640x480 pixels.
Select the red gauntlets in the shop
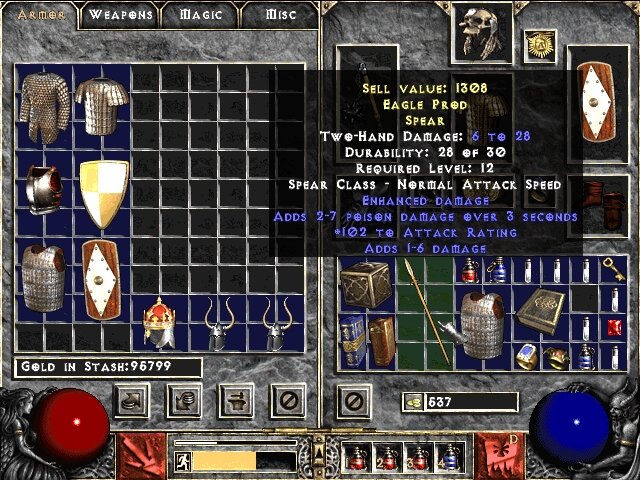tap(44, 190)
